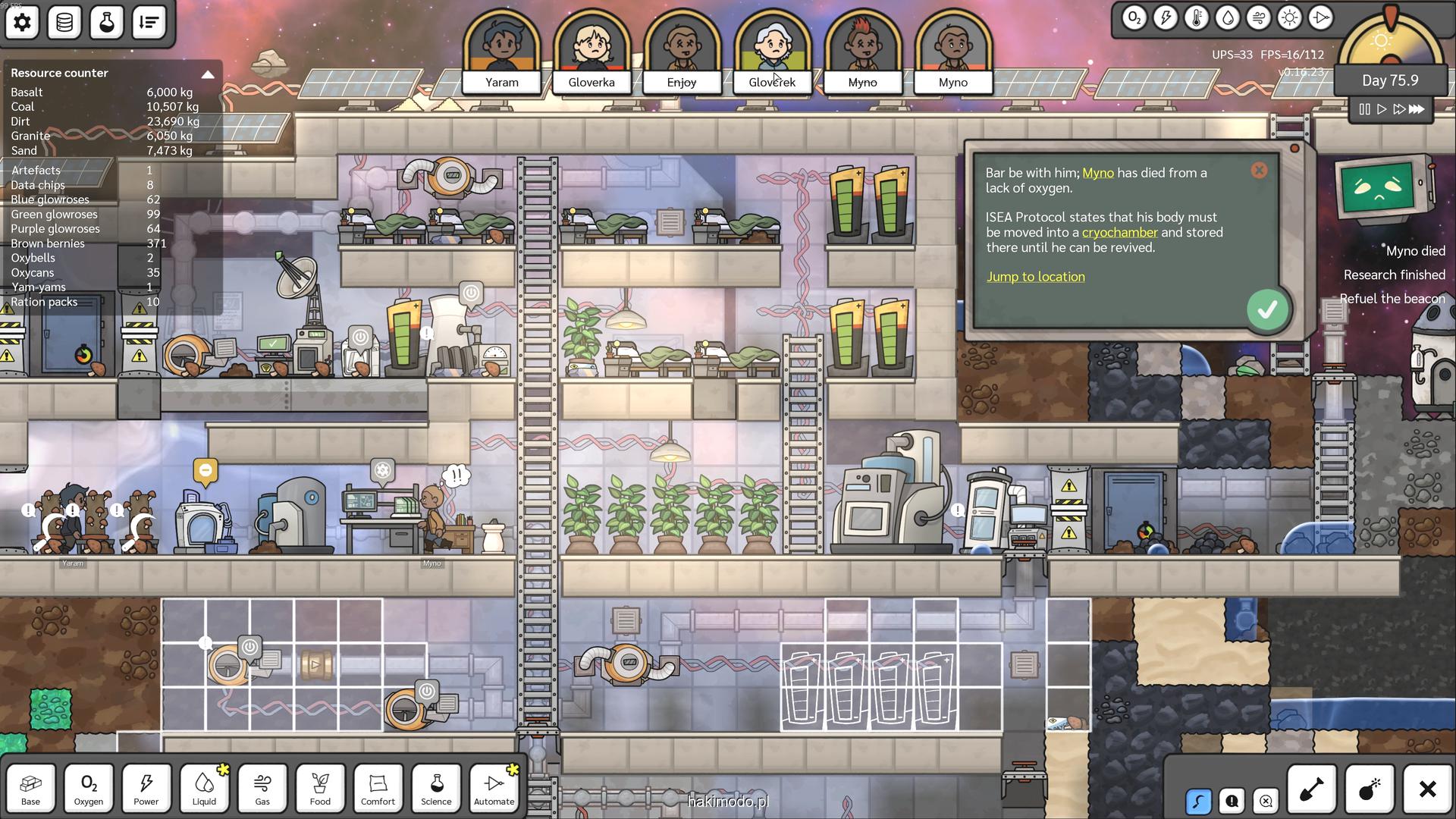The image size is (1456, 819).
Task: Follow the 'Jump to location' link
Action: [x=1035, y=277]
